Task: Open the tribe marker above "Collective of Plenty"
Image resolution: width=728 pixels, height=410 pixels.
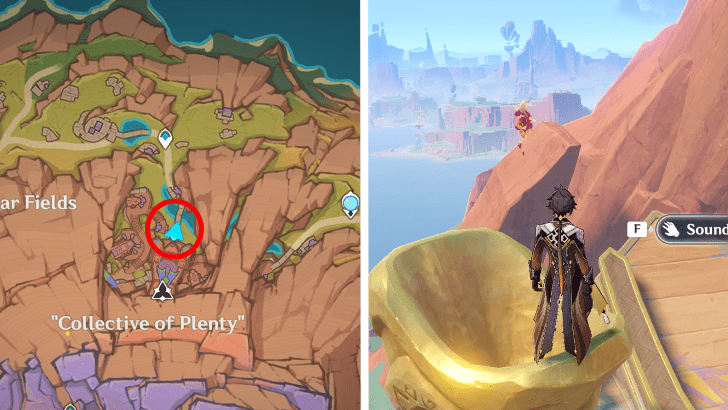Action: click(x=162, y=291)
